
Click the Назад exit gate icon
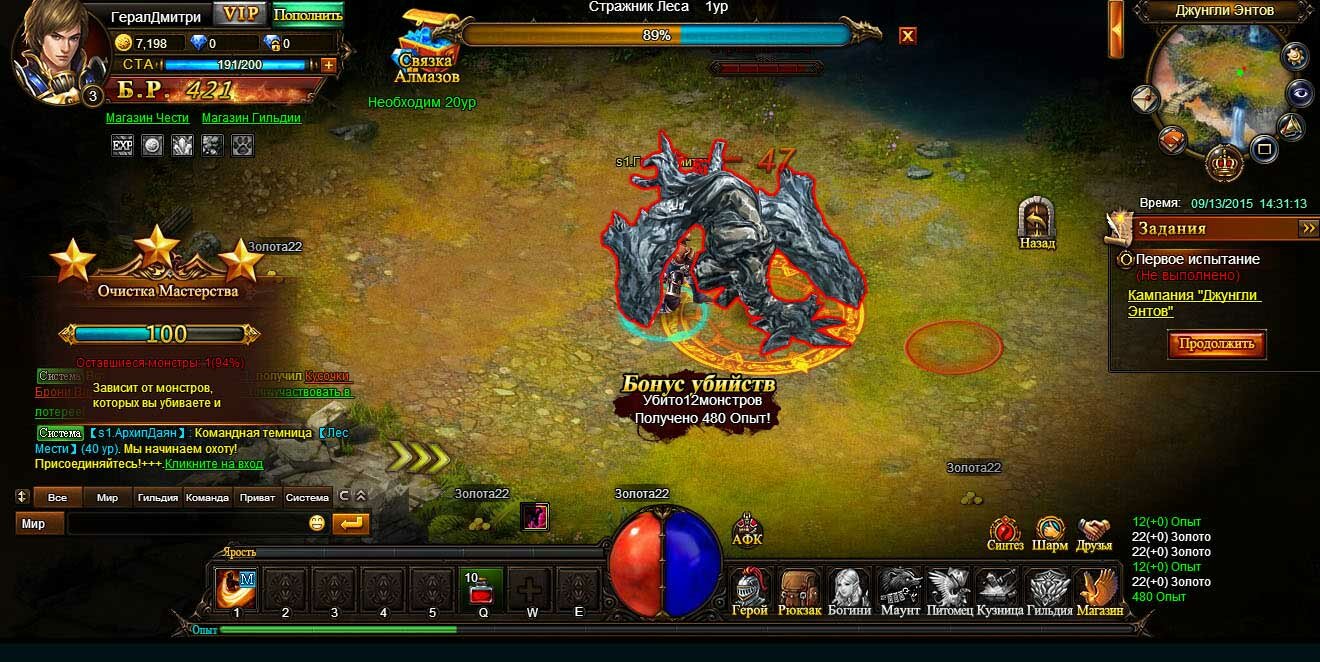tap(1037, 221)
